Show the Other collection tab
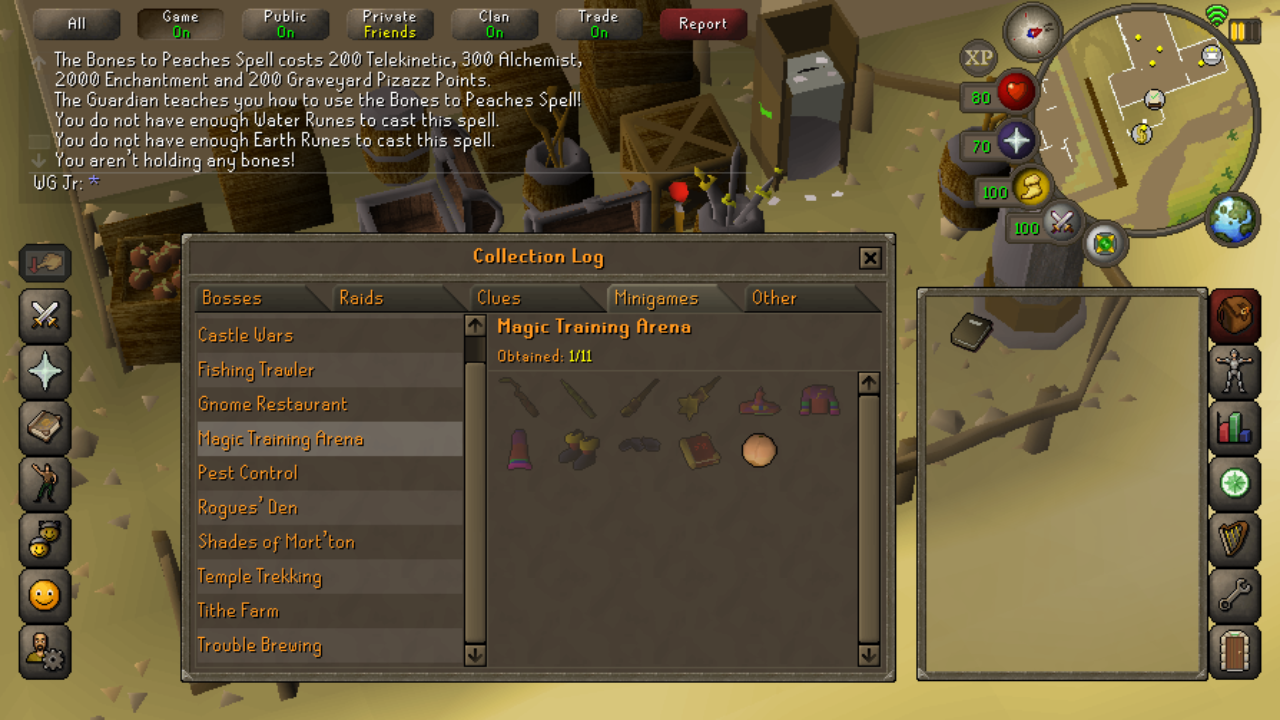Screen dimensions: 1280x720 pos(774,298)
